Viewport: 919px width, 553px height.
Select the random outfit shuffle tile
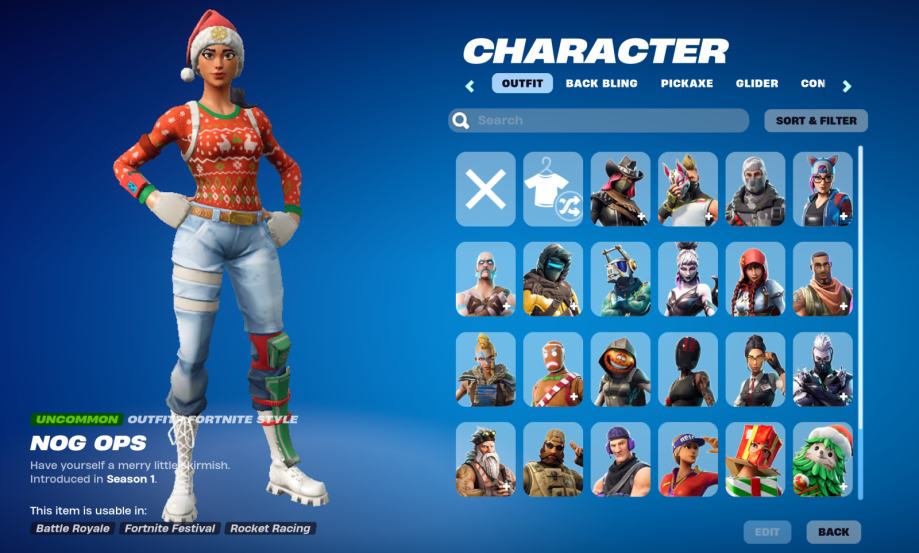click(553, 189)
